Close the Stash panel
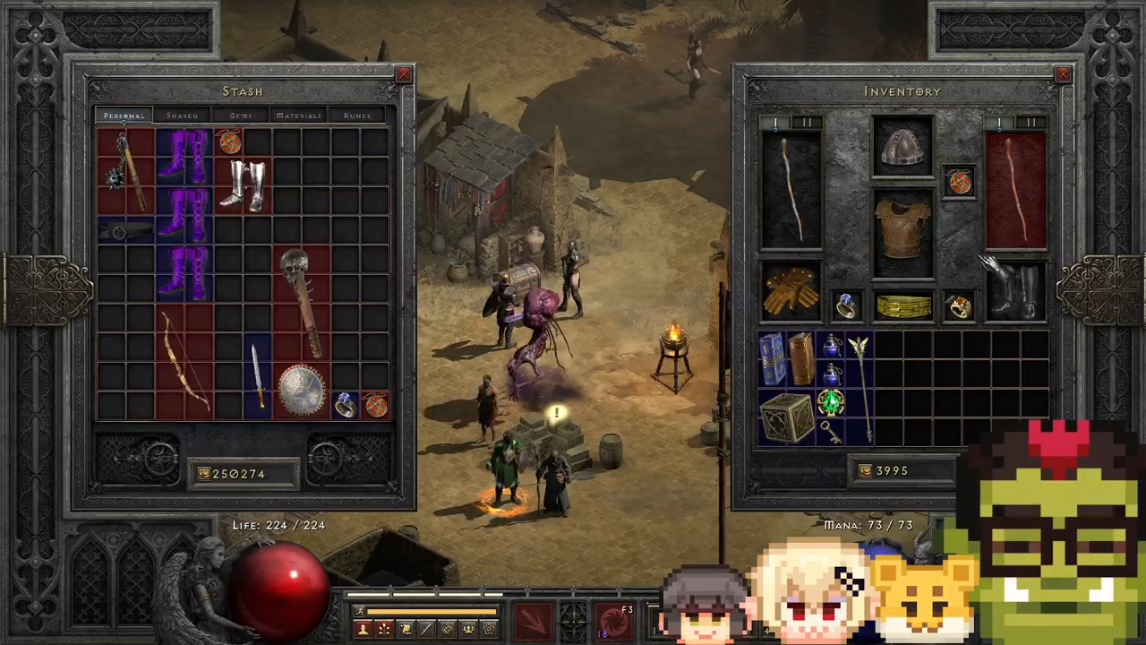 coord(403,75)
